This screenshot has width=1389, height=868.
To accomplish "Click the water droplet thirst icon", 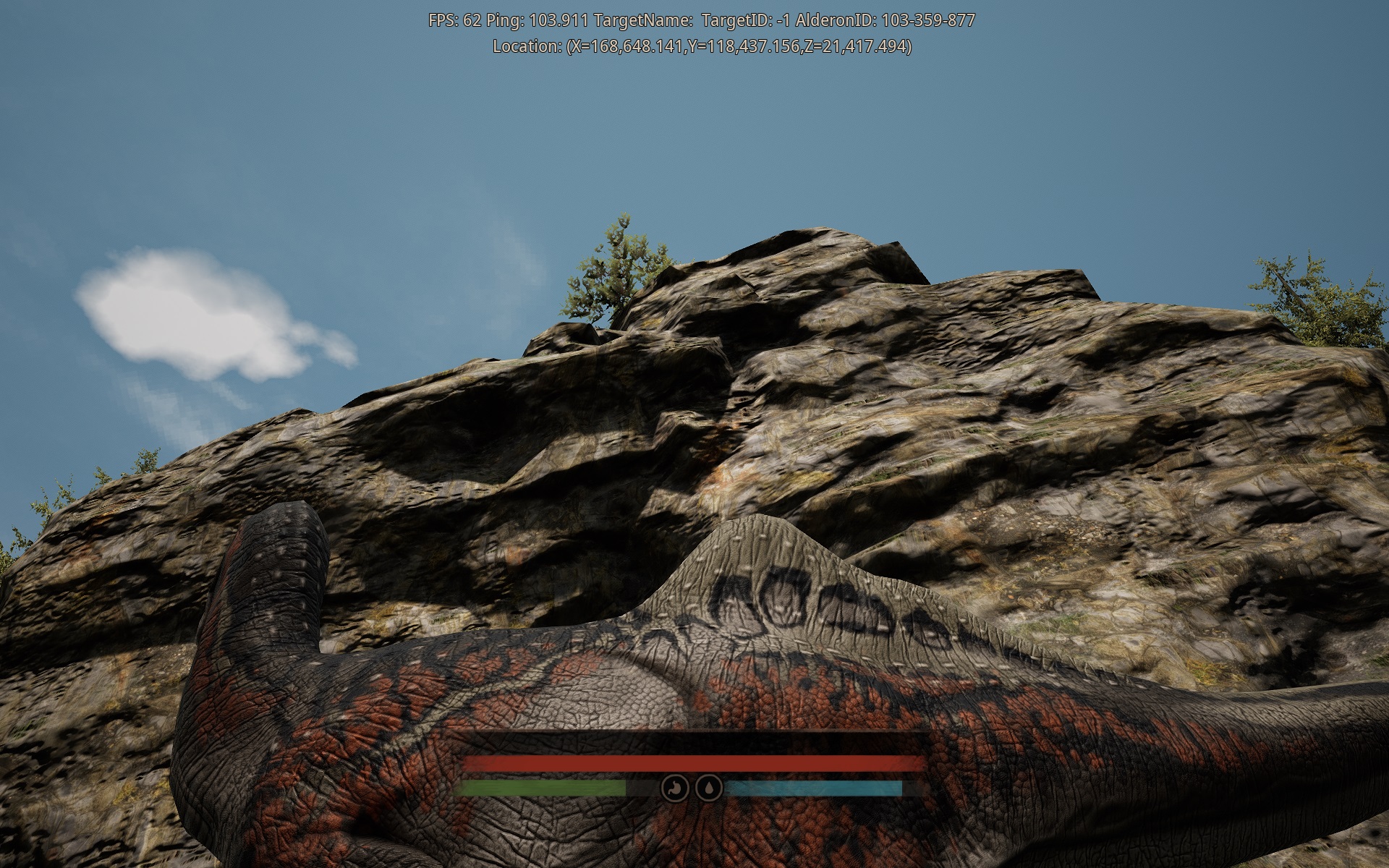I will coord(710,786).
